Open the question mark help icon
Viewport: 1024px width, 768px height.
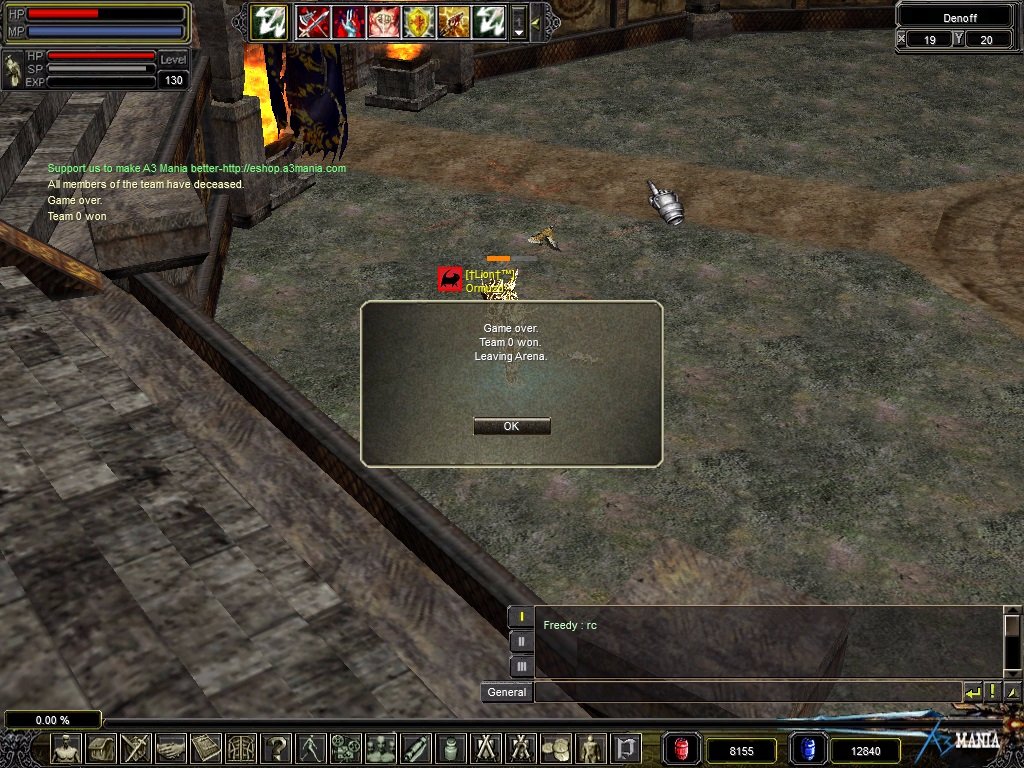(x=276, y=748)
